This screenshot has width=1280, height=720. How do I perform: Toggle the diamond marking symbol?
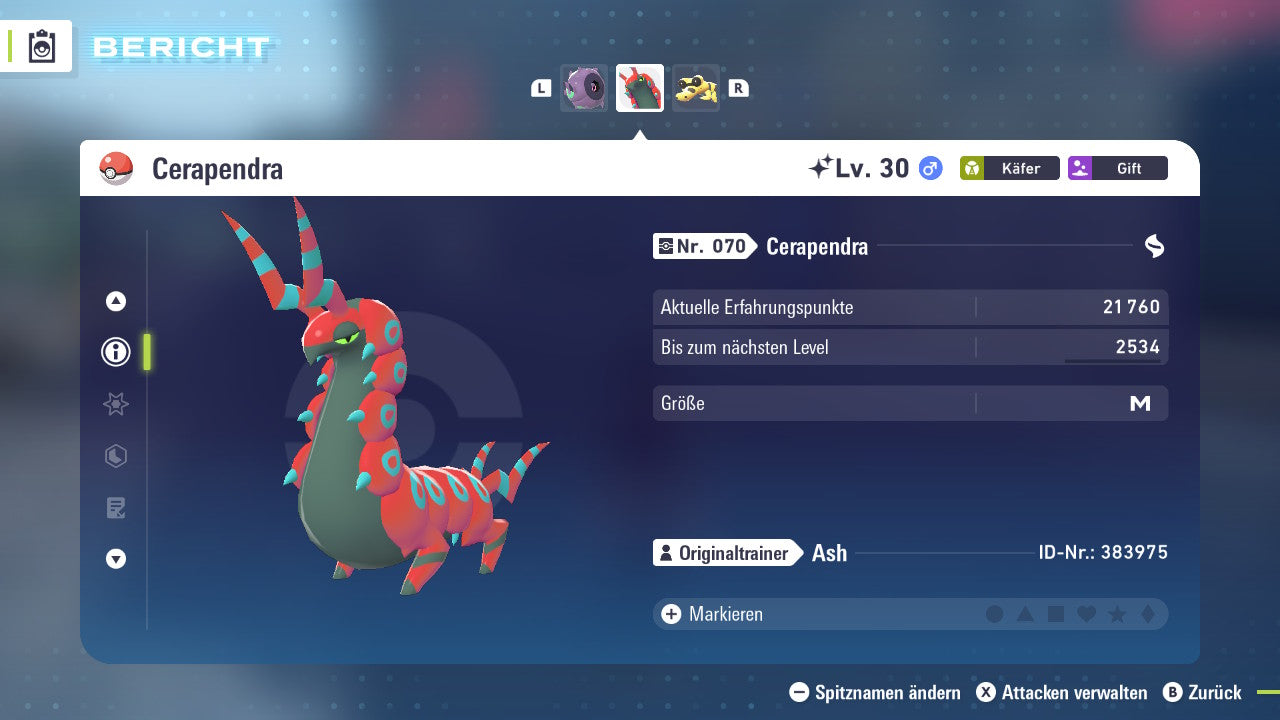[x=1147, y=614]
